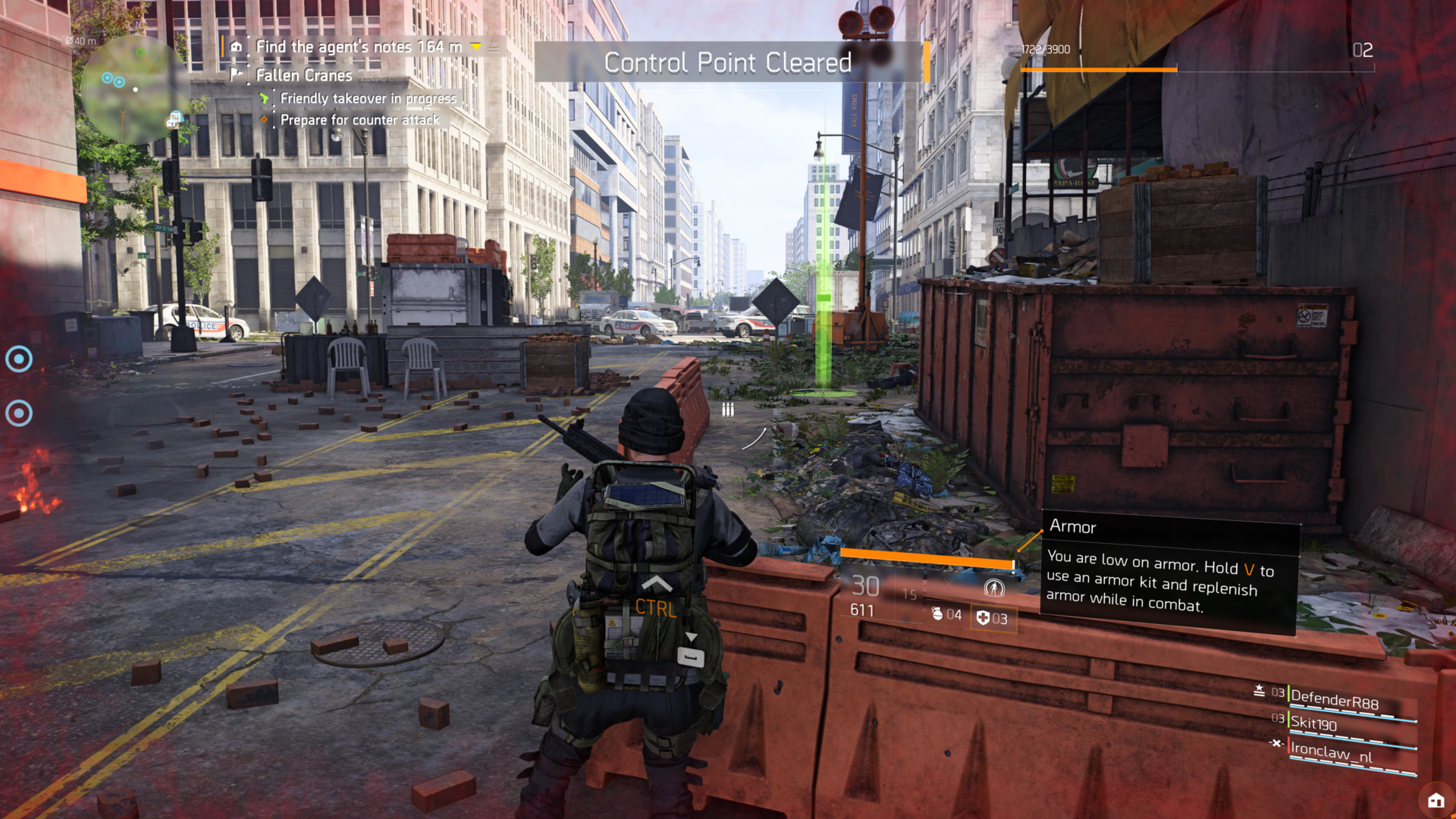This screenshot has height=819, width=1456.
Task: Click the Armor tutorial tooltip
Action: (1168, 573)
